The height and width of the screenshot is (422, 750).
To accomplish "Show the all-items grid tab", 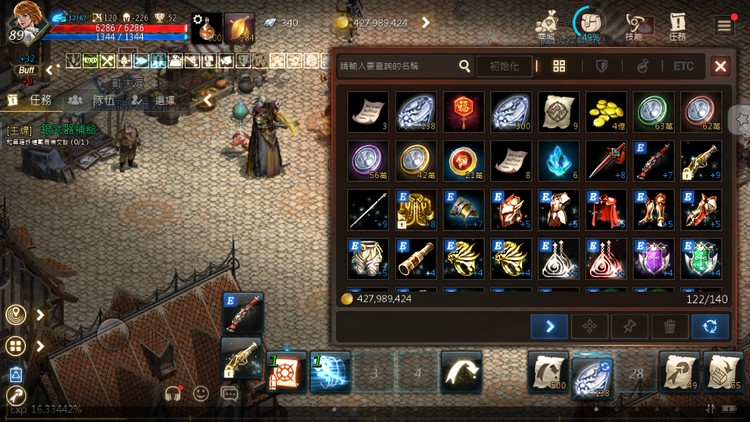I will click(x=560, y=66).
